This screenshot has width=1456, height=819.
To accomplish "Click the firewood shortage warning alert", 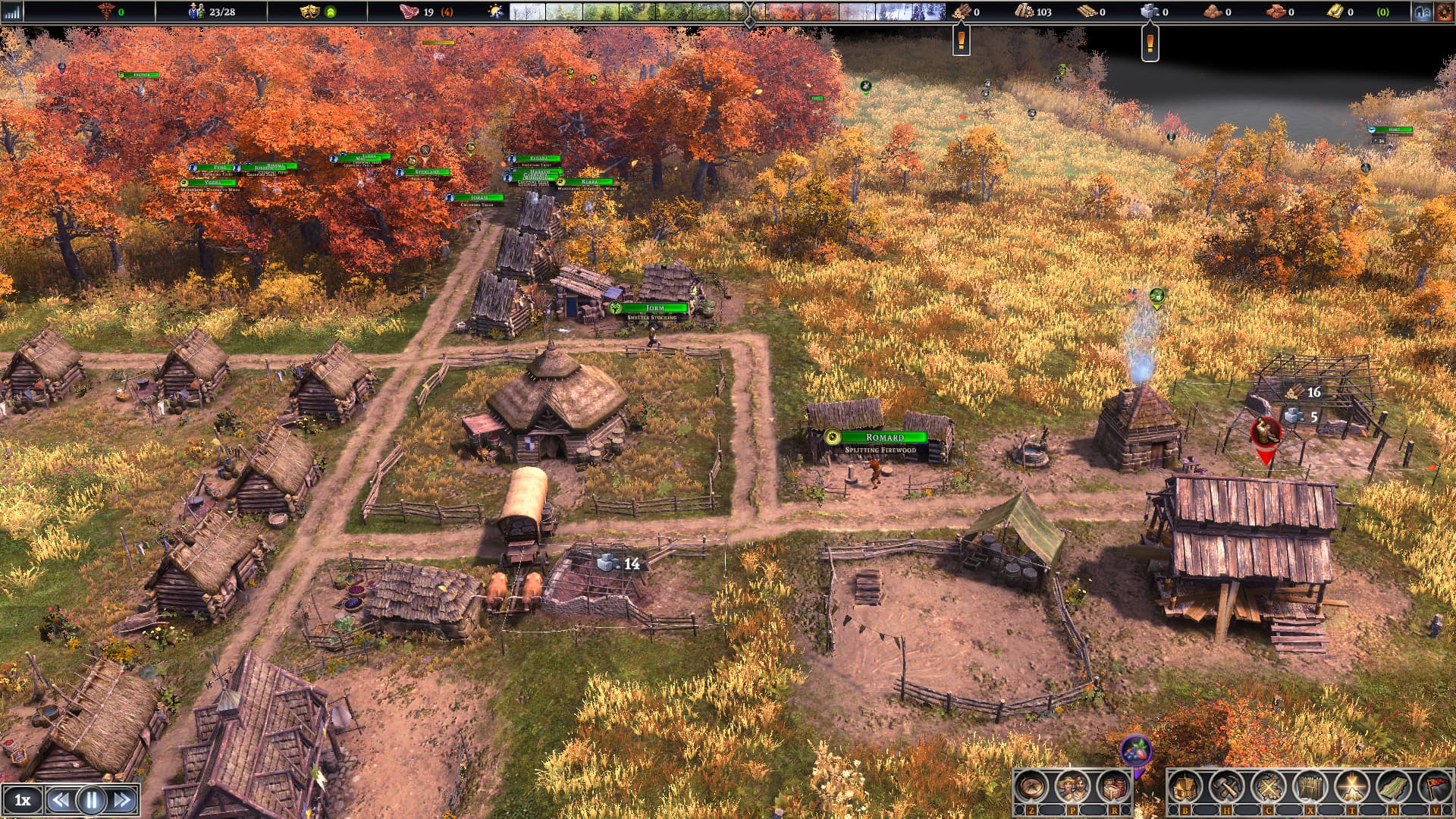I will click(961, 39).
